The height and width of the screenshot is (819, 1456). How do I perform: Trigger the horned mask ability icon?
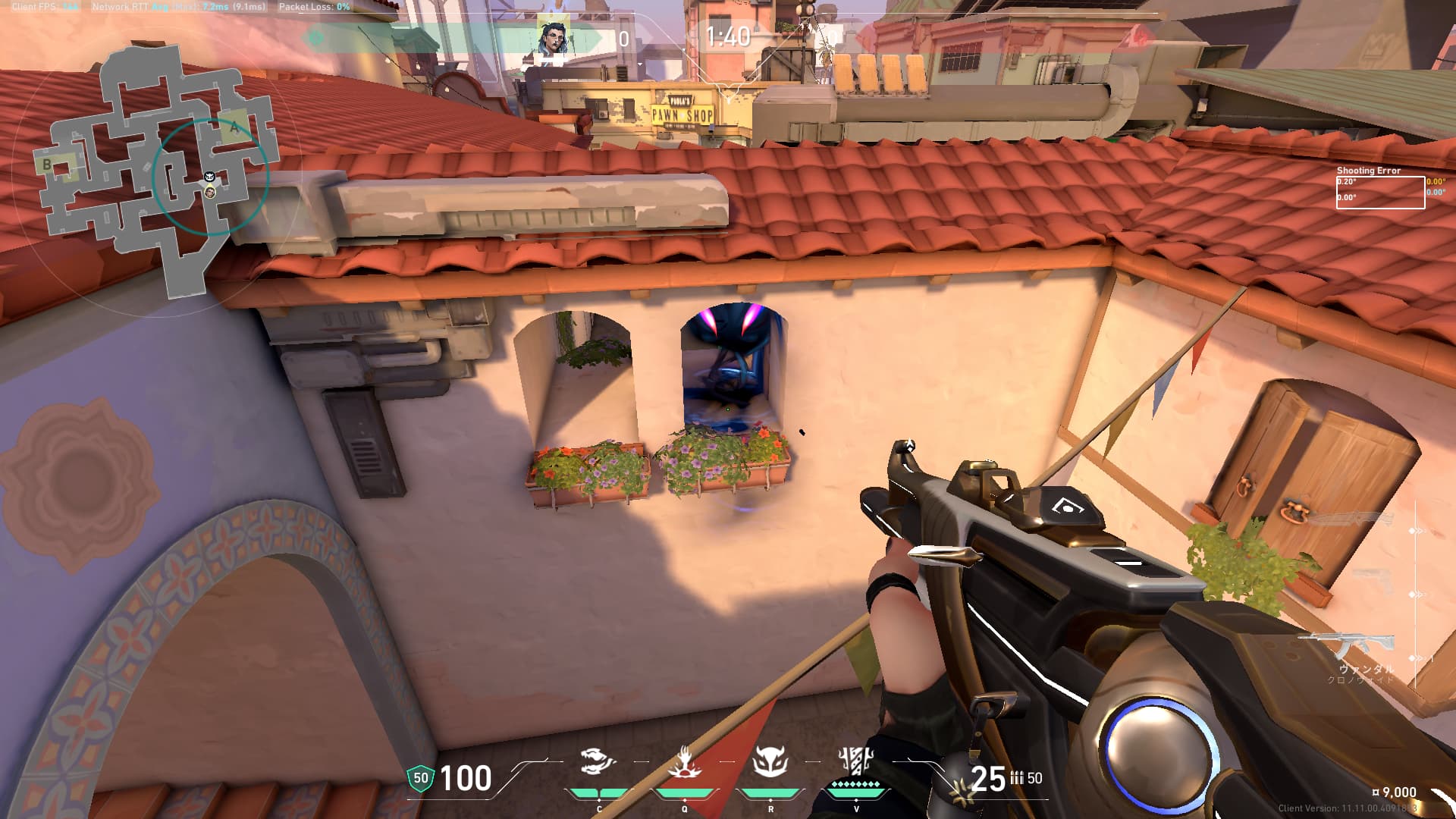coord(770,761)
